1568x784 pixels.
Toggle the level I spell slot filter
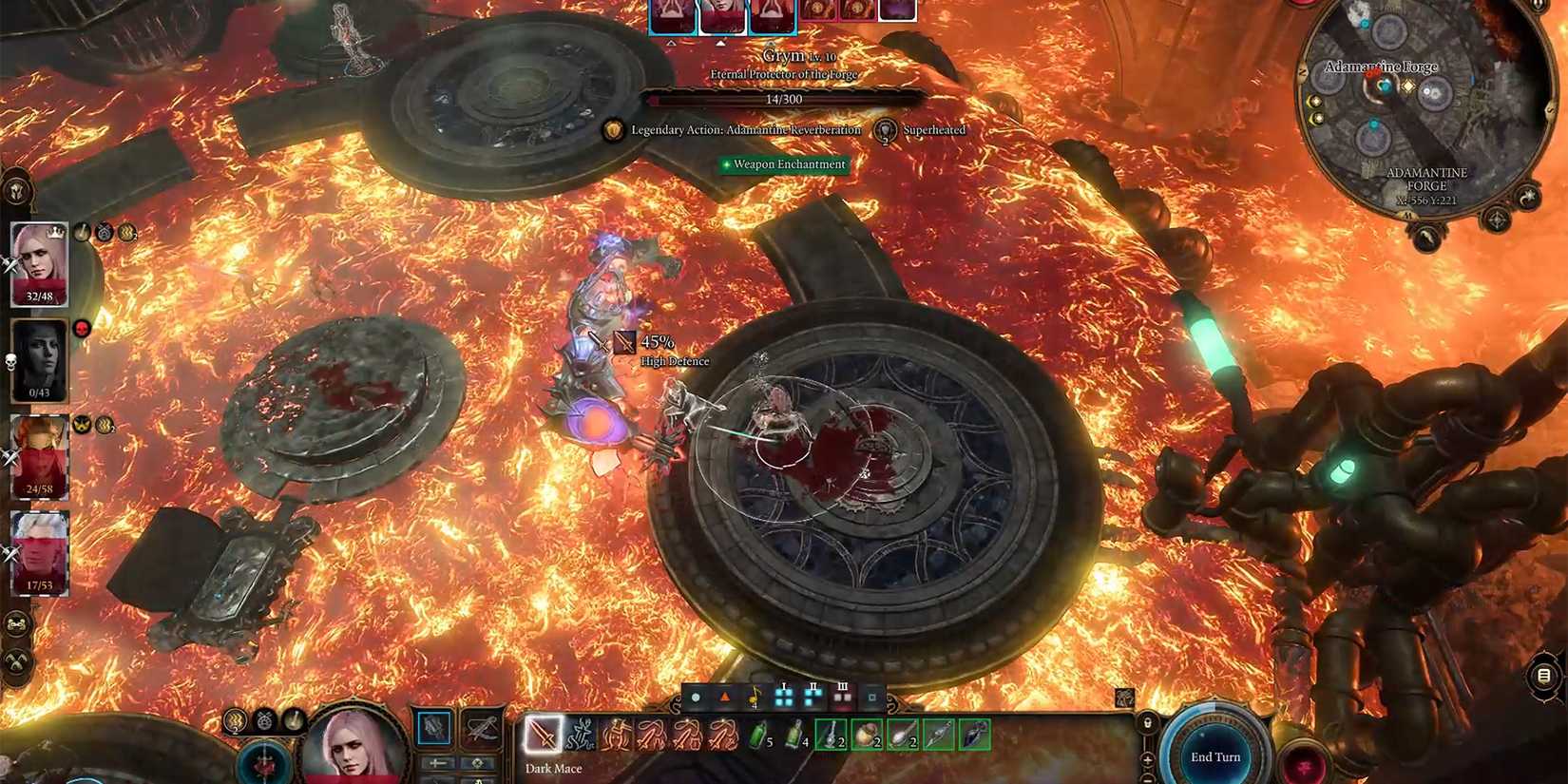[784, 697]
